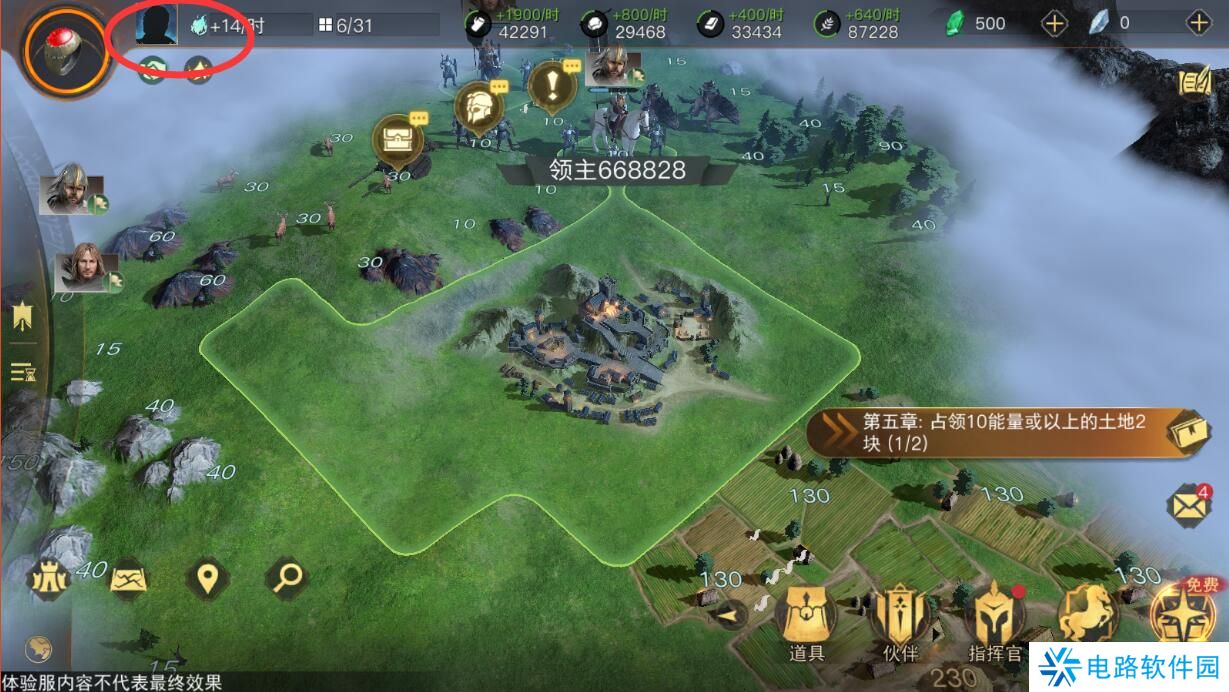Open the 指挥官 commander menu
The width and height of the screenshot is (1229, 692).
[x=995, y=622]
